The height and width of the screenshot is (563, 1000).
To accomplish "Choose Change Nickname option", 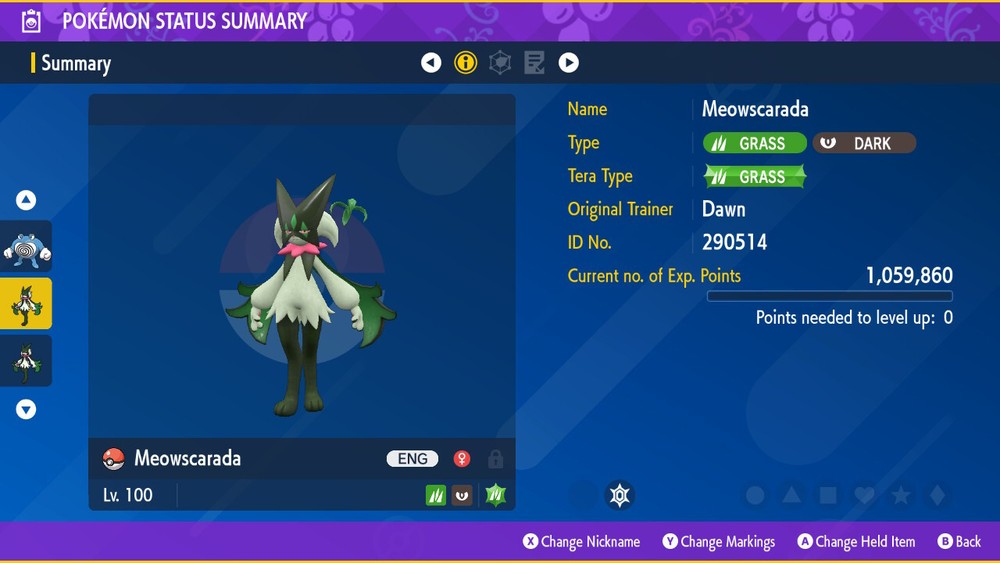I will pos(582,542).
